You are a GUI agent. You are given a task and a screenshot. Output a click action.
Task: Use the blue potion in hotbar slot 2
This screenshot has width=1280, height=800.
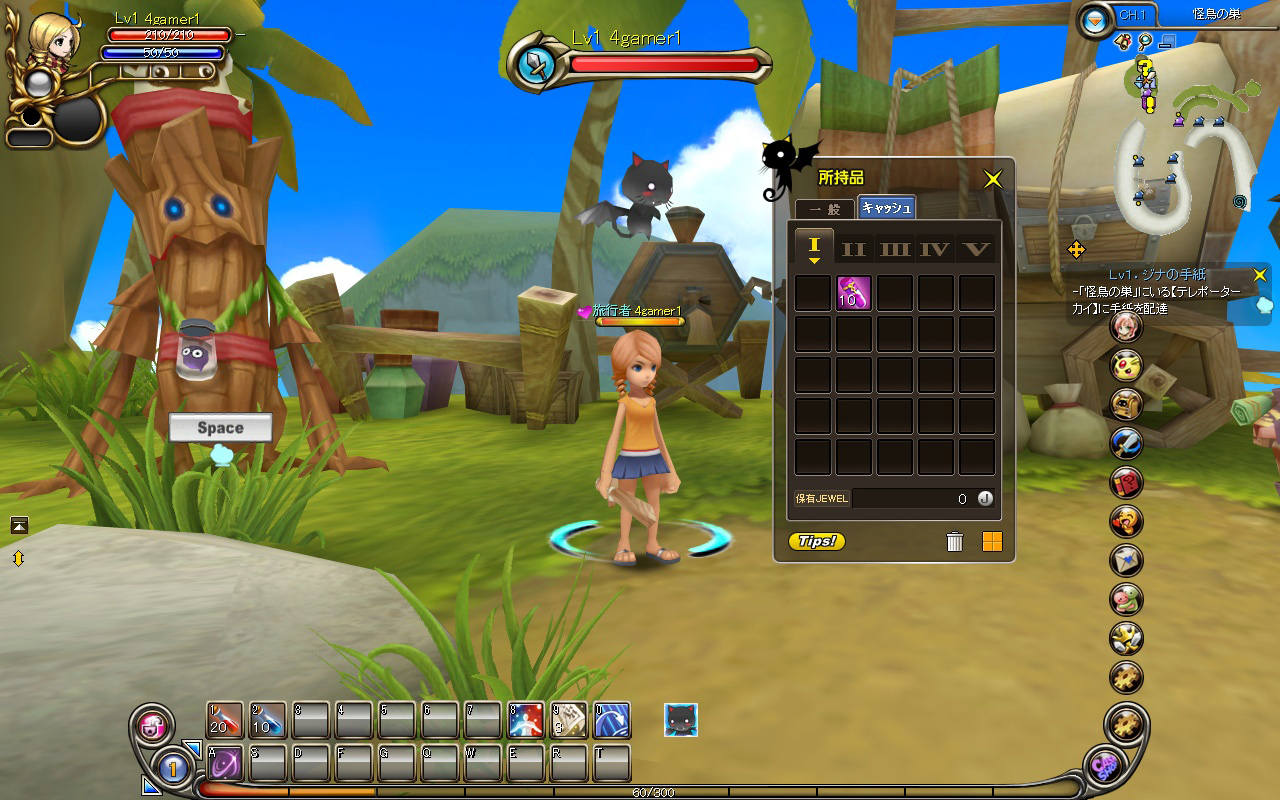tap(268, 720)
